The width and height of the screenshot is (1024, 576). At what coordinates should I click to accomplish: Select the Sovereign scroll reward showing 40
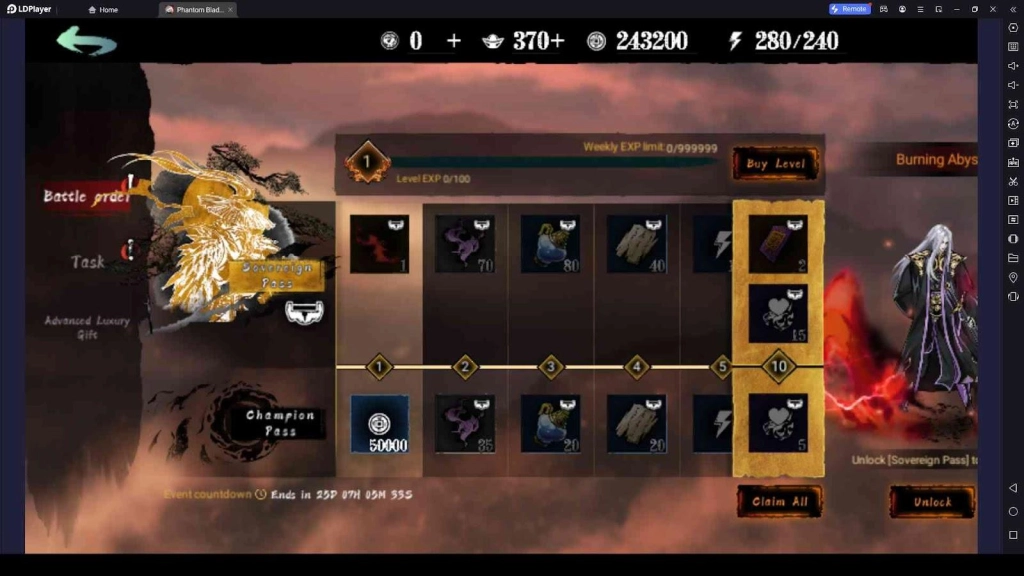[637, 244]
